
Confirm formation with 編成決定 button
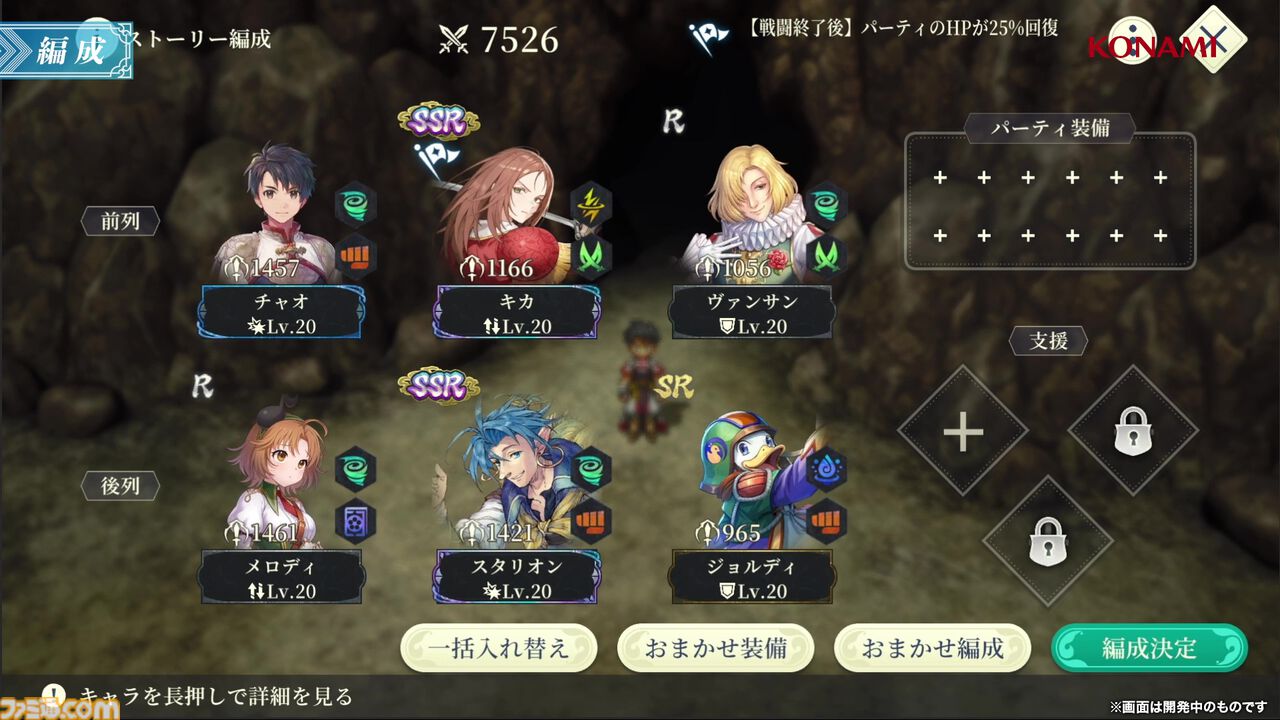click(x=1149, y=648)
